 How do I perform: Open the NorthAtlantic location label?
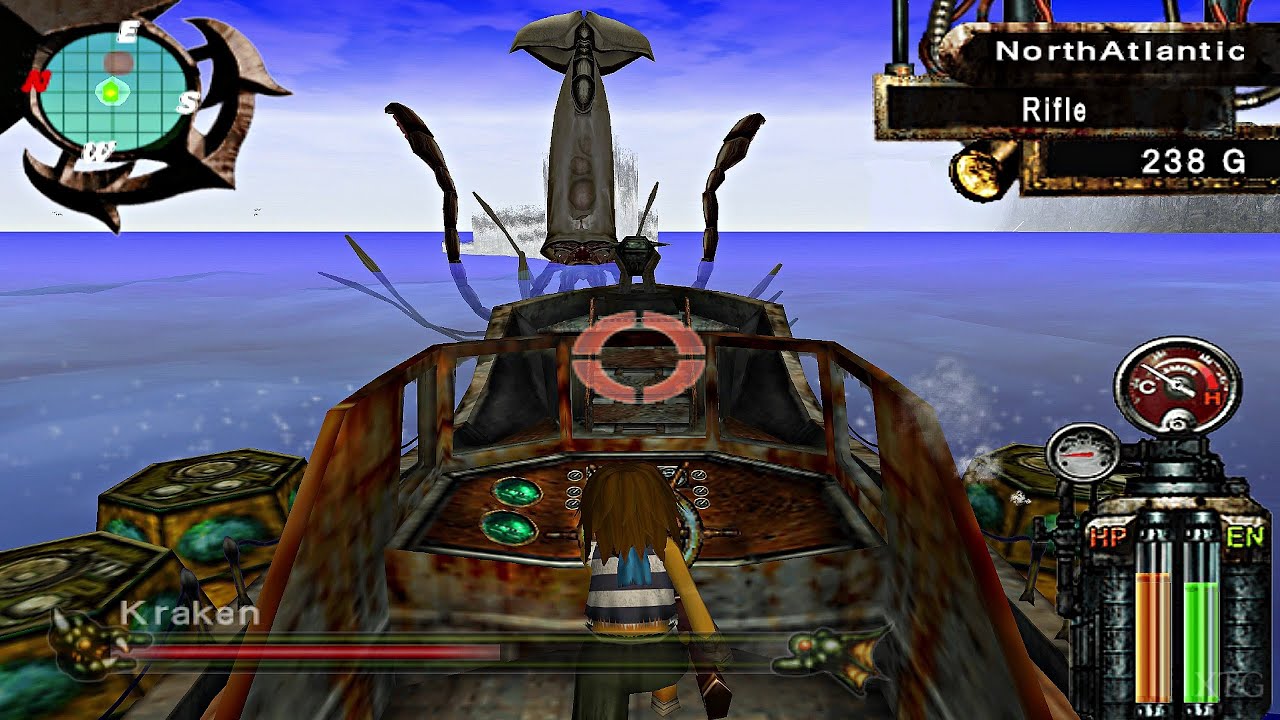(x=1120, y=51)
